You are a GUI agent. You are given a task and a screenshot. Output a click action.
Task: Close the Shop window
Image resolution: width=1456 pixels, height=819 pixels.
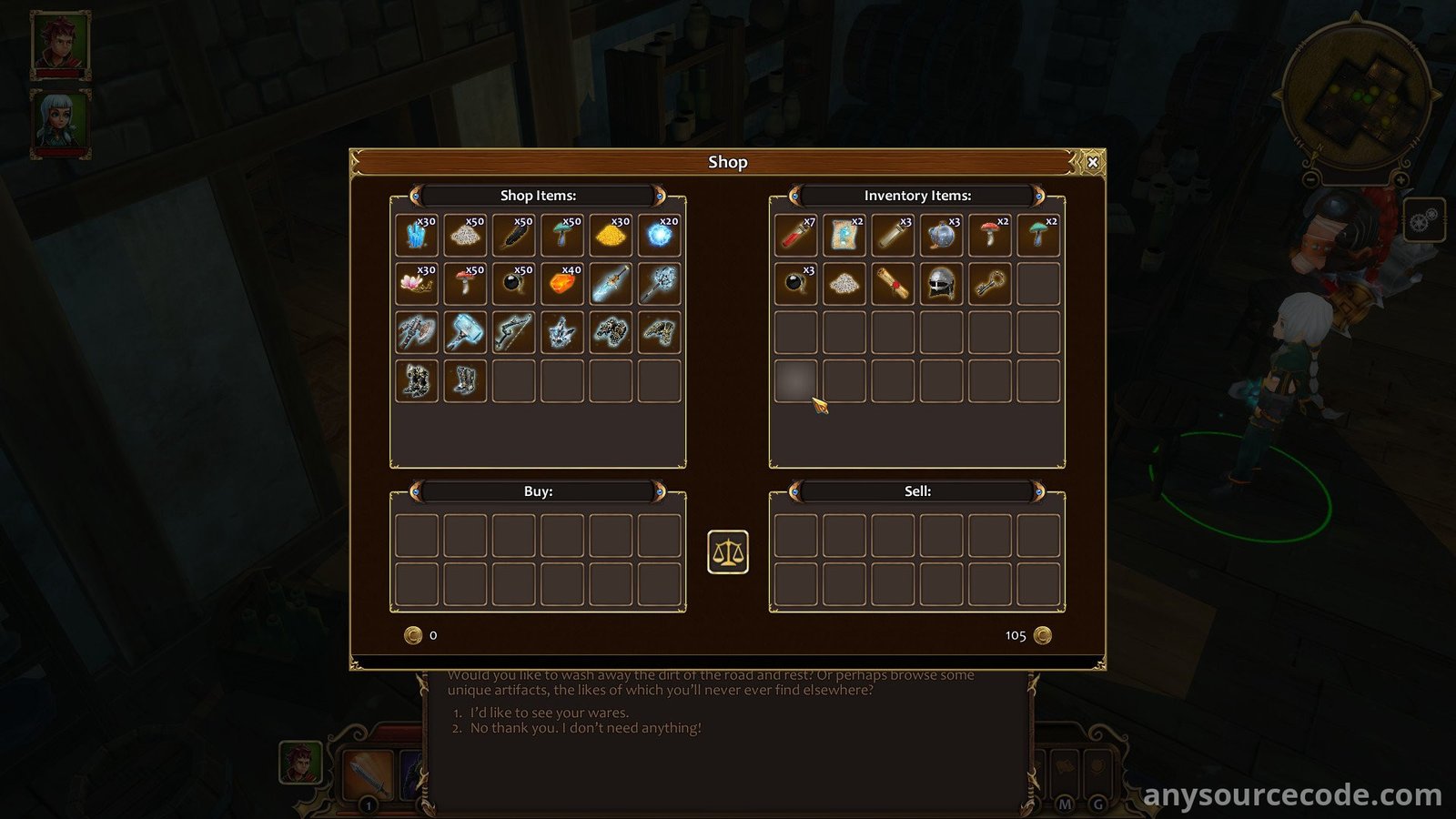(x=1093, y=162)
